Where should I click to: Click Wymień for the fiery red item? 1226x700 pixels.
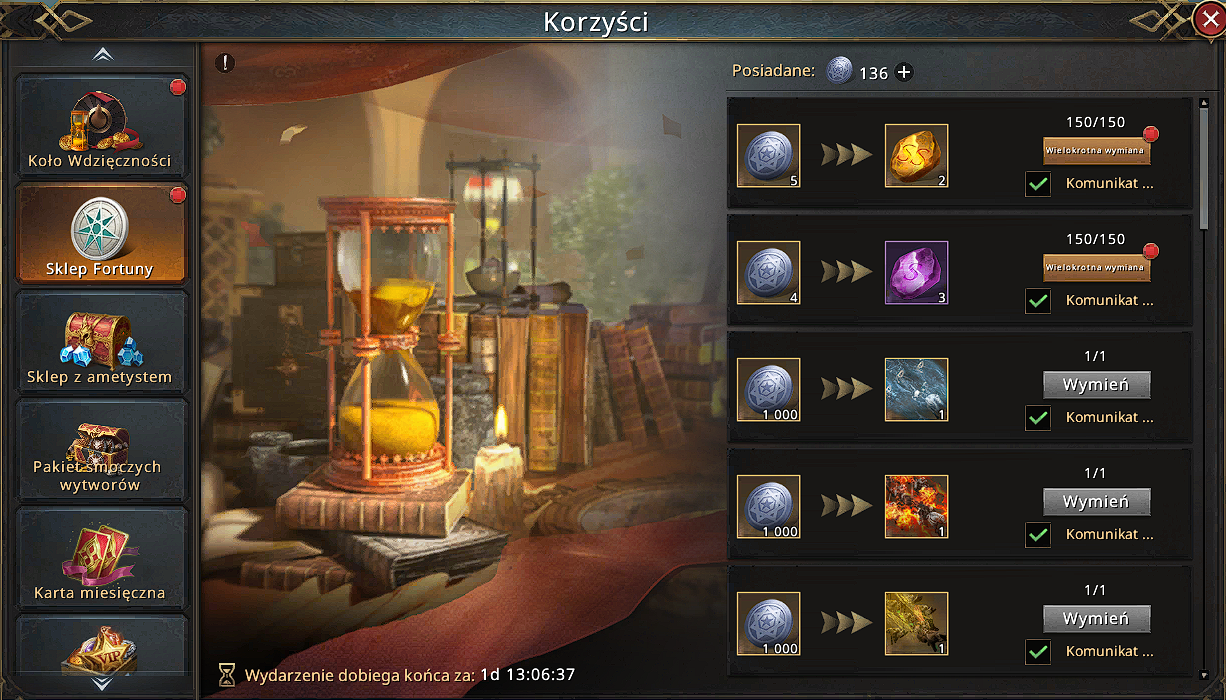point(1096,502)
